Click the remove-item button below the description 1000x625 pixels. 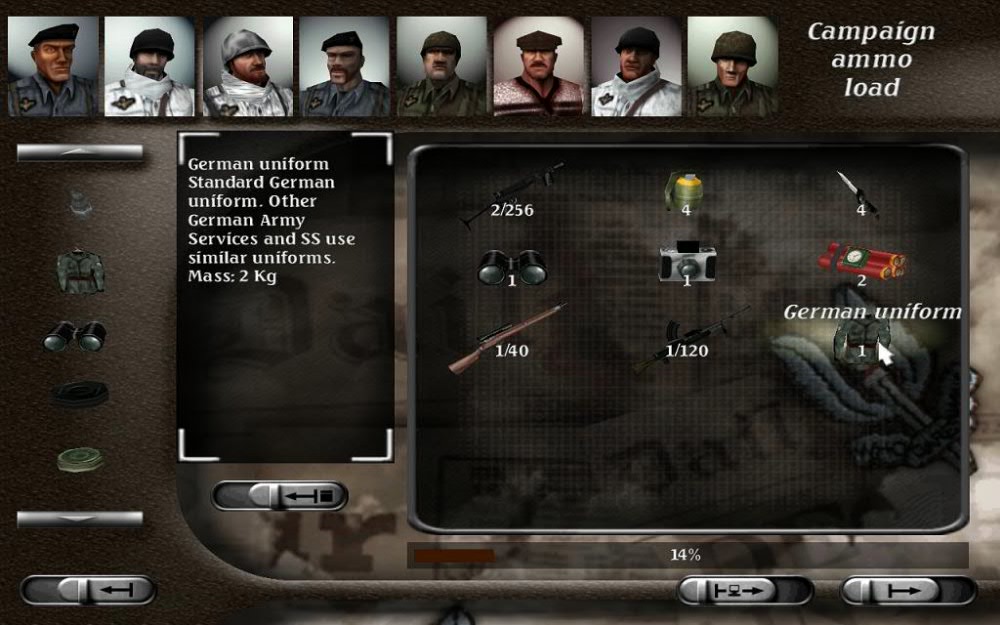pyautogui.click(x=280, y=496)
